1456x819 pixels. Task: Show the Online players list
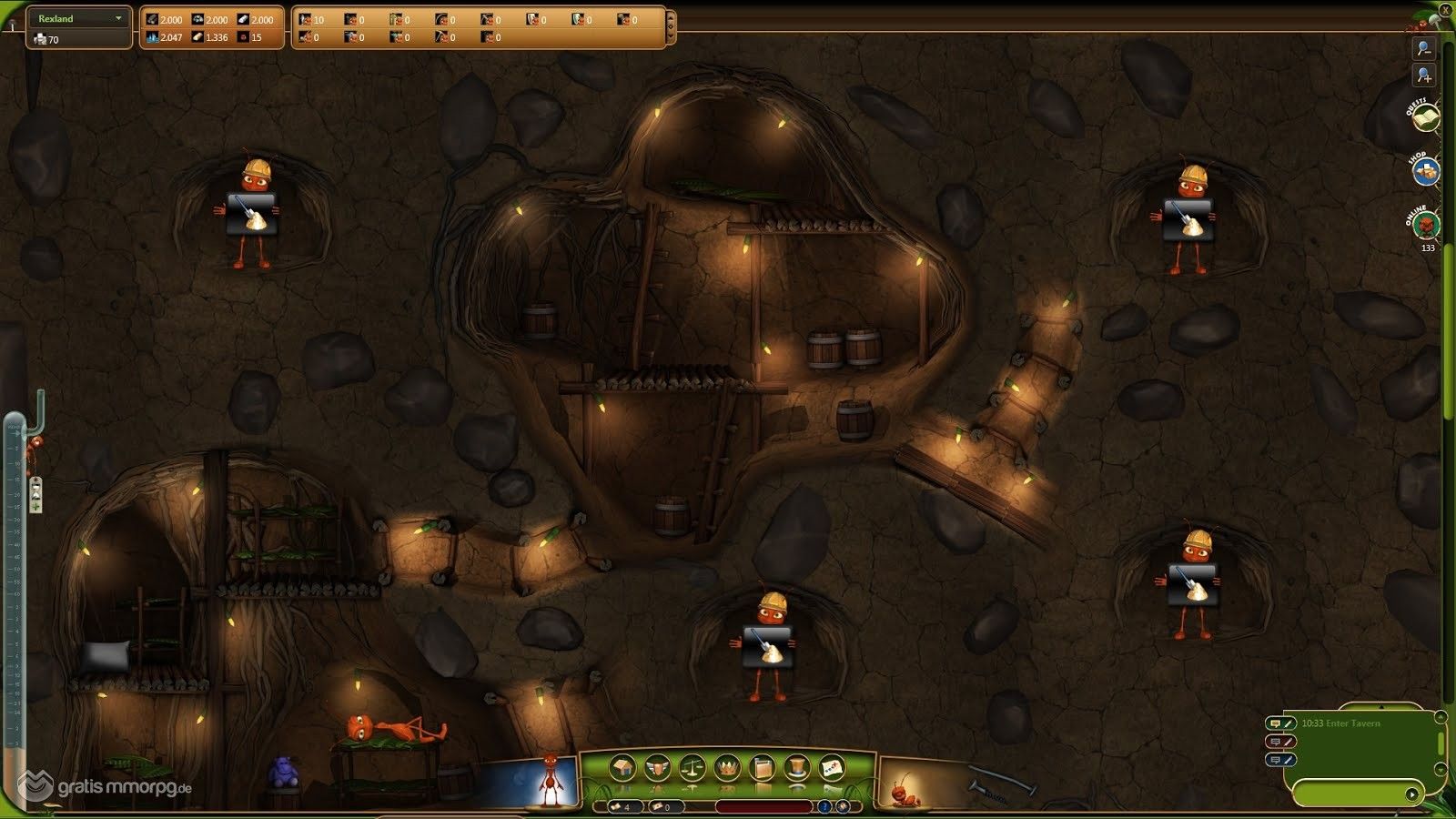[1426, 224]
